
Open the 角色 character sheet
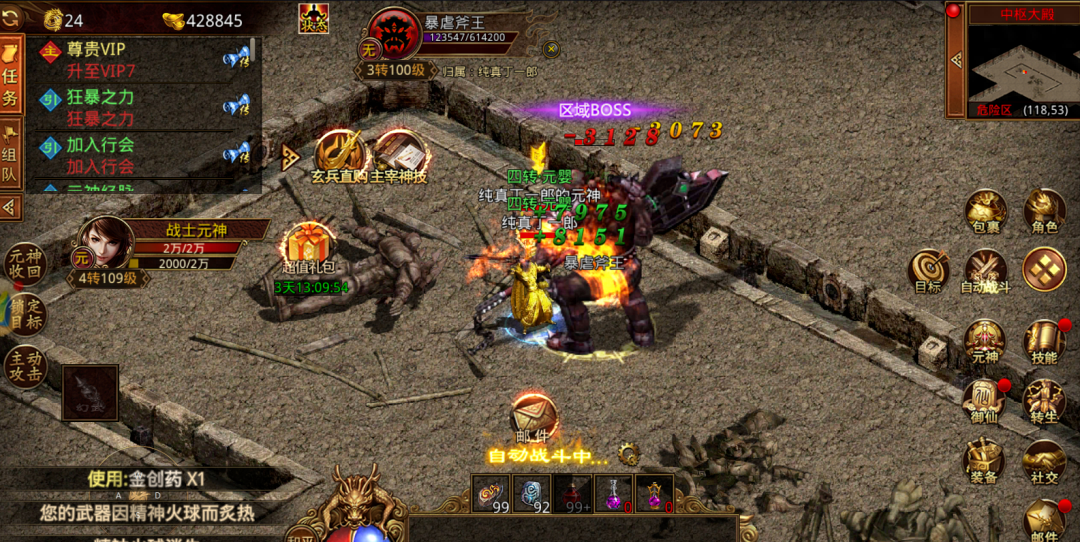point(1044,211)
